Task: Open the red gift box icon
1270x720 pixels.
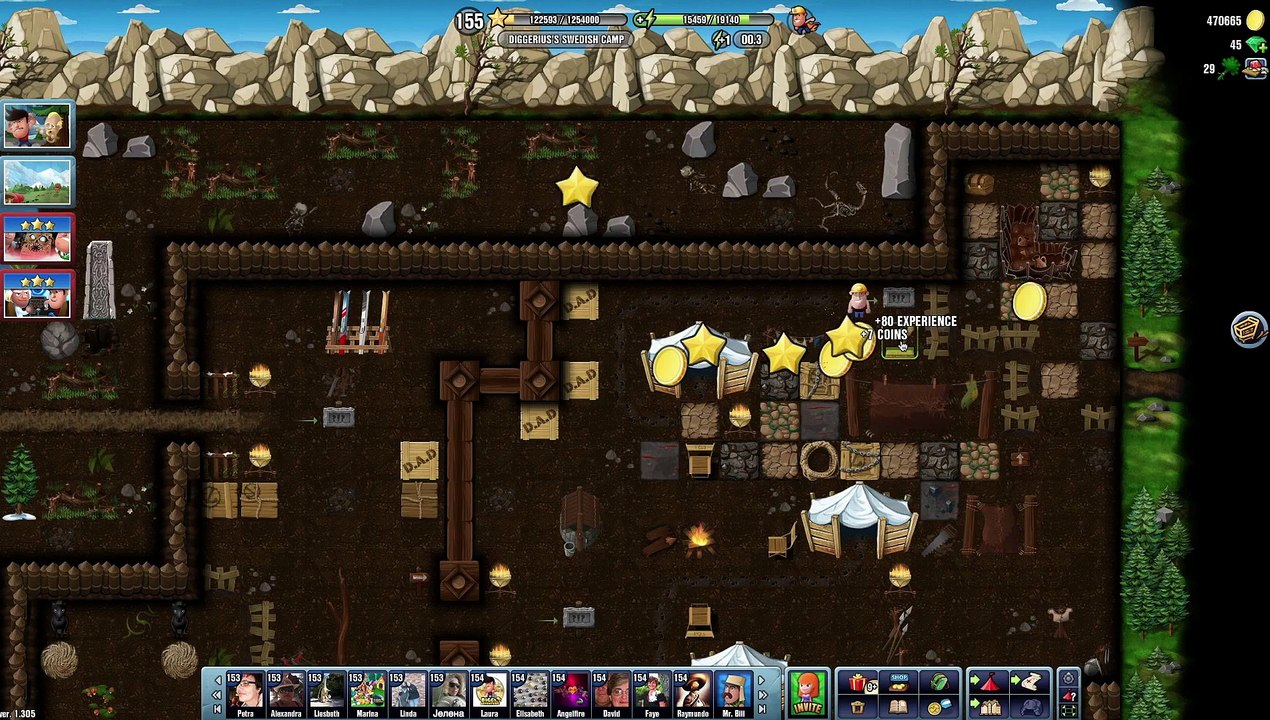Action: pyautogui.click(x=857, y=683)
